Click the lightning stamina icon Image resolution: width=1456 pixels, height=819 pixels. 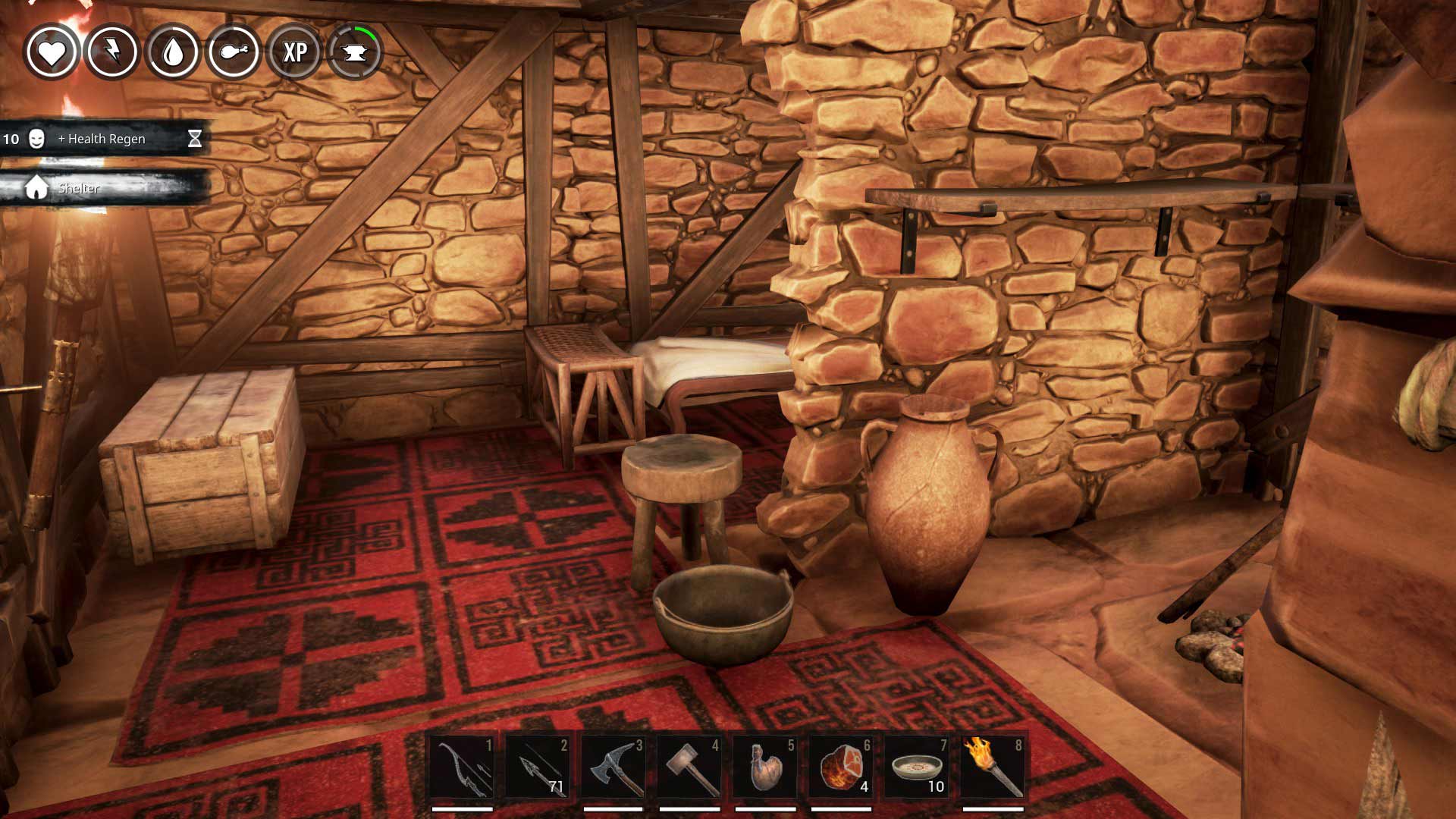tap(112, 52)
